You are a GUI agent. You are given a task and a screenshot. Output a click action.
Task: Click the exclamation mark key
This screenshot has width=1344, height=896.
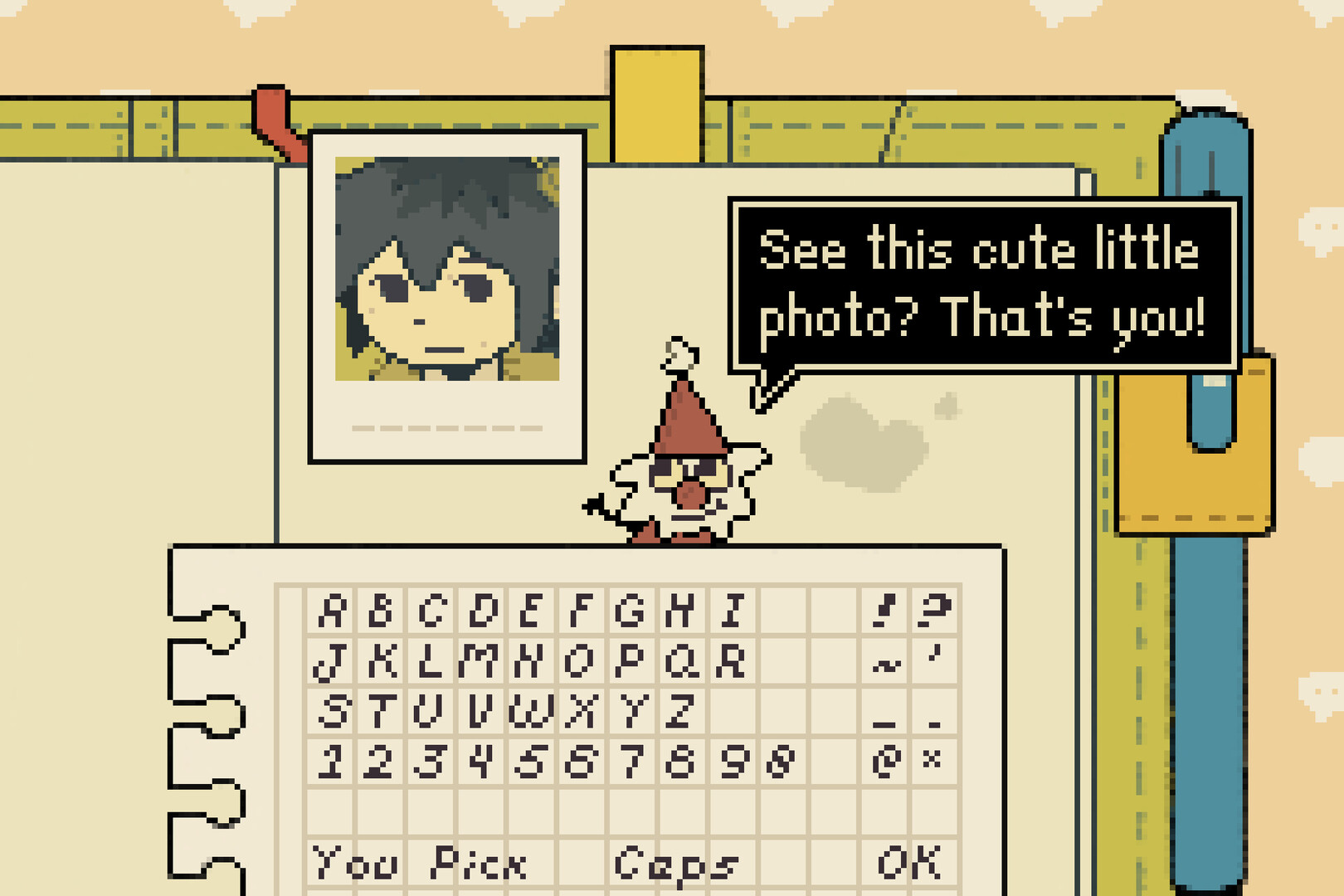[x=883, y=609]
